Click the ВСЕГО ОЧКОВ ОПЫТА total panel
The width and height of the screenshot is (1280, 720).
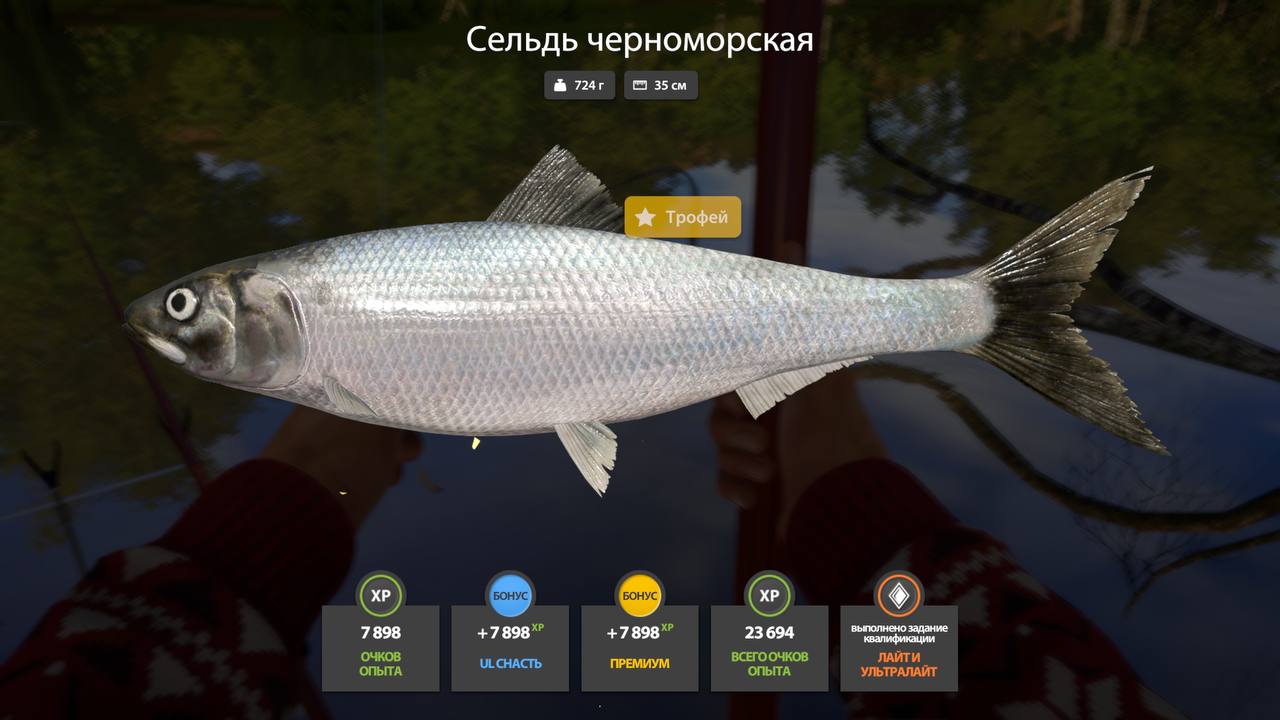[769, 650]
